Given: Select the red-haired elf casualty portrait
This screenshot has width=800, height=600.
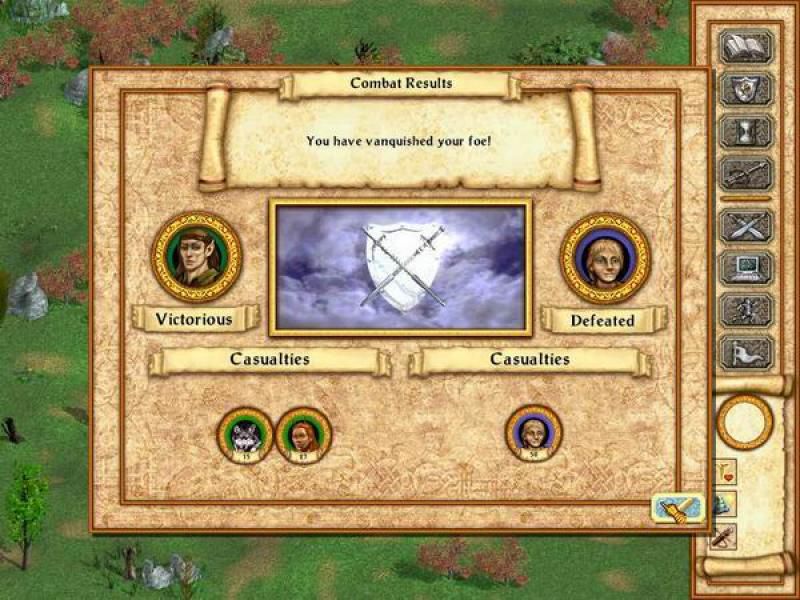Looking at the screenshot, I should click(x=303, y=434).
